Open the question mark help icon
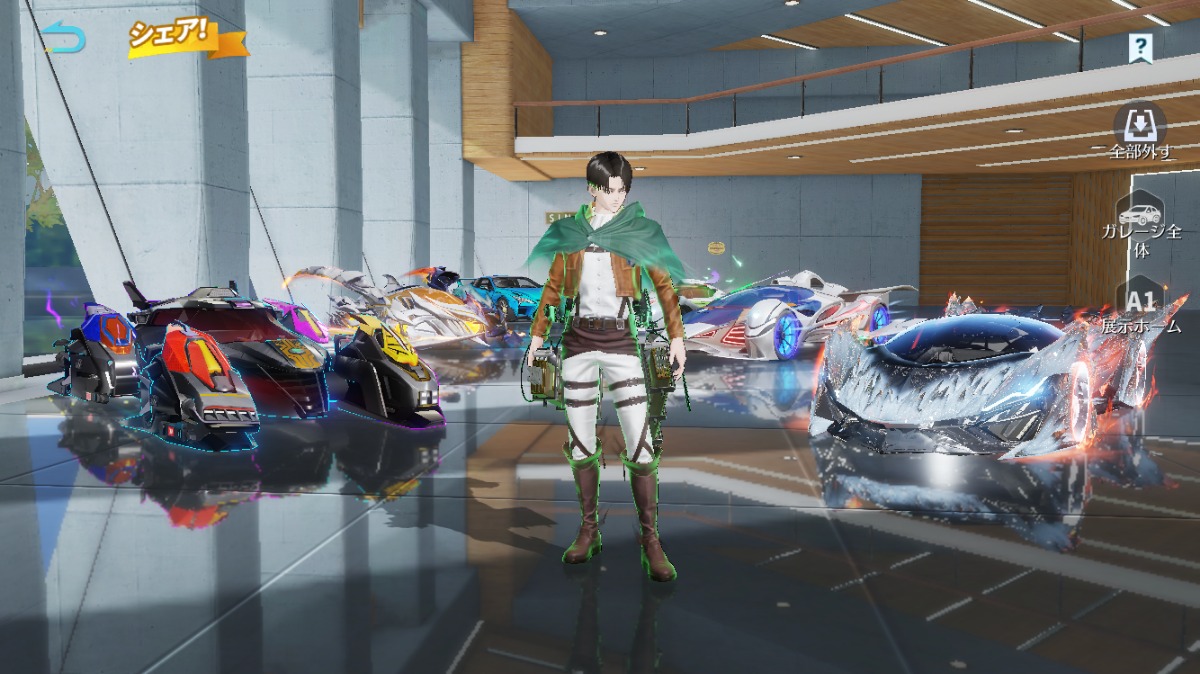This screenshot has width=1200, height=674. pyautogui.click(x=1140, y=46)
